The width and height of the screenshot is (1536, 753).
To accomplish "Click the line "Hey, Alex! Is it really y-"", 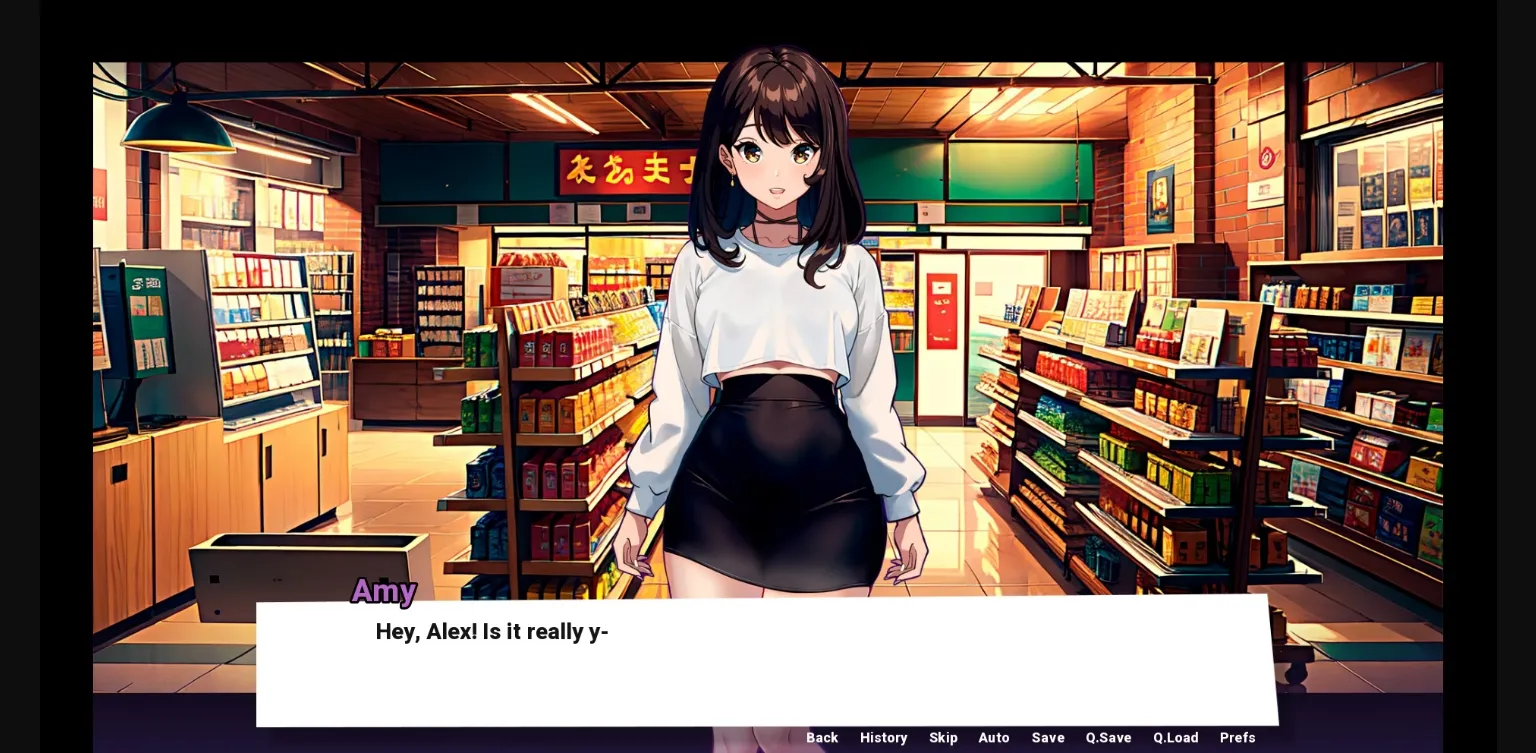I will 492,631.
